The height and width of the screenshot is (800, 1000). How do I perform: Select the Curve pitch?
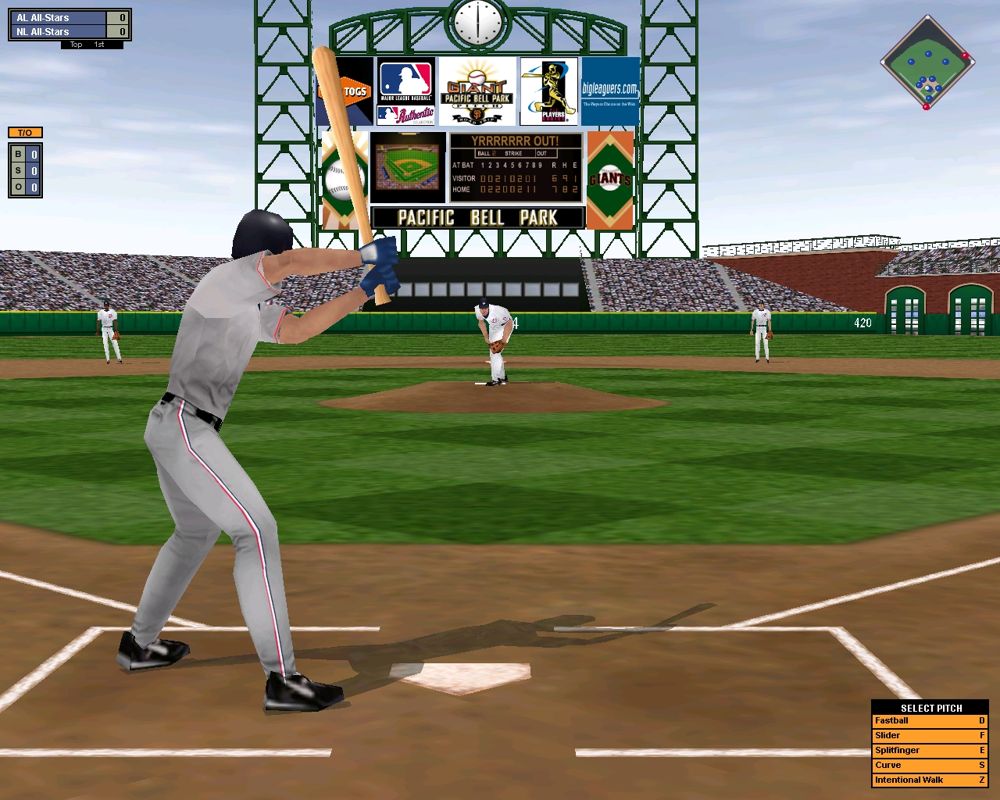pos(929,766)
